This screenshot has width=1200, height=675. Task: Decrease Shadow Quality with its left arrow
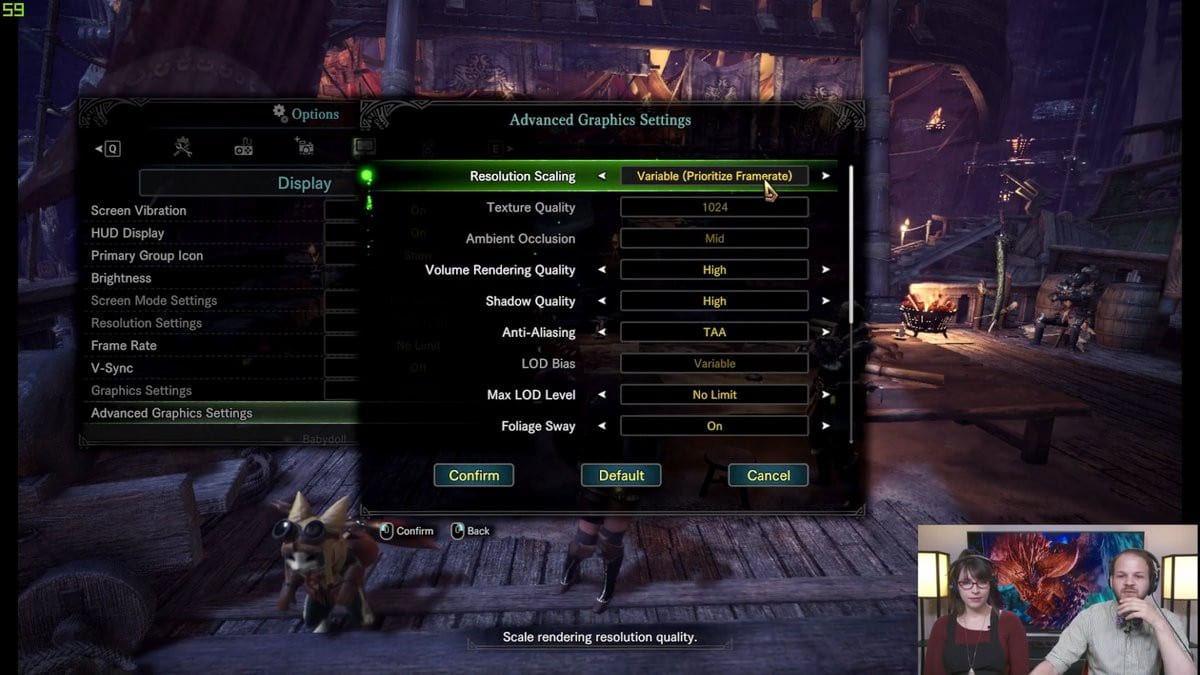(x=602, y=301)
